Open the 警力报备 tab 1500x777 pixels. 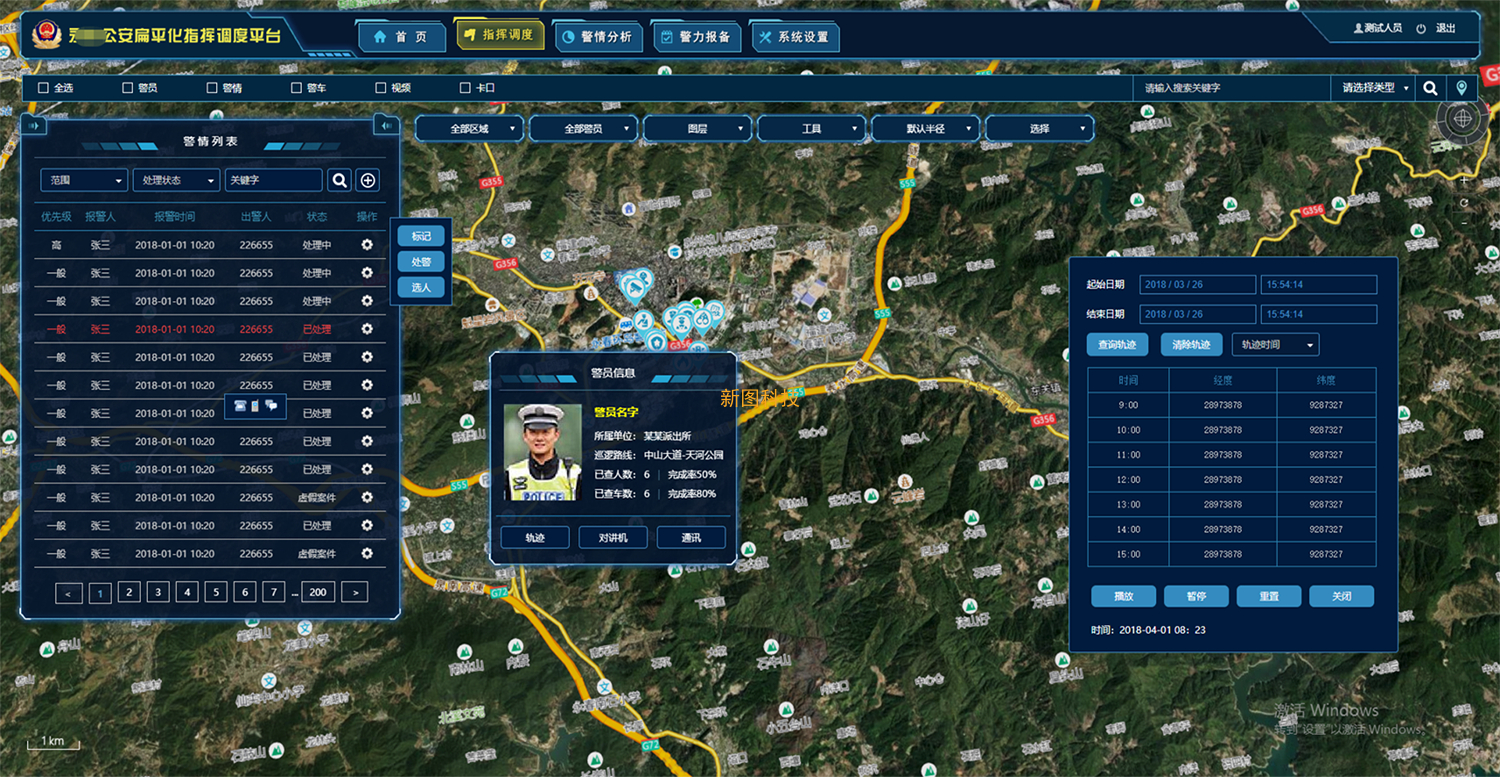click(x=695, y=37)
